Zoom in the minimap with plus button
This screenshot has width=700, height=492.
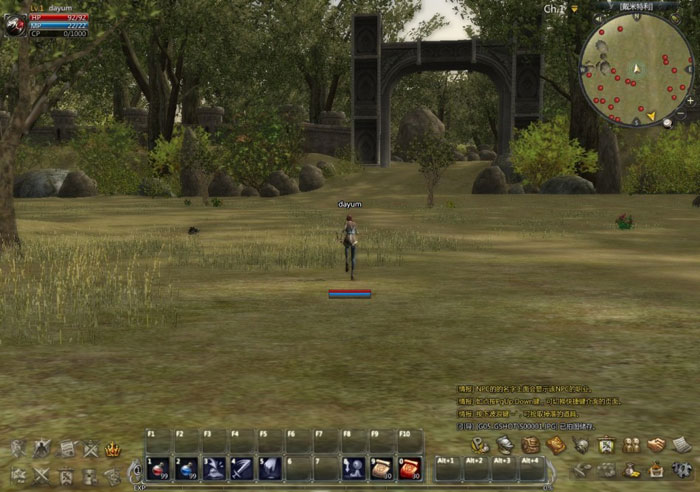[x=690, y=101]
